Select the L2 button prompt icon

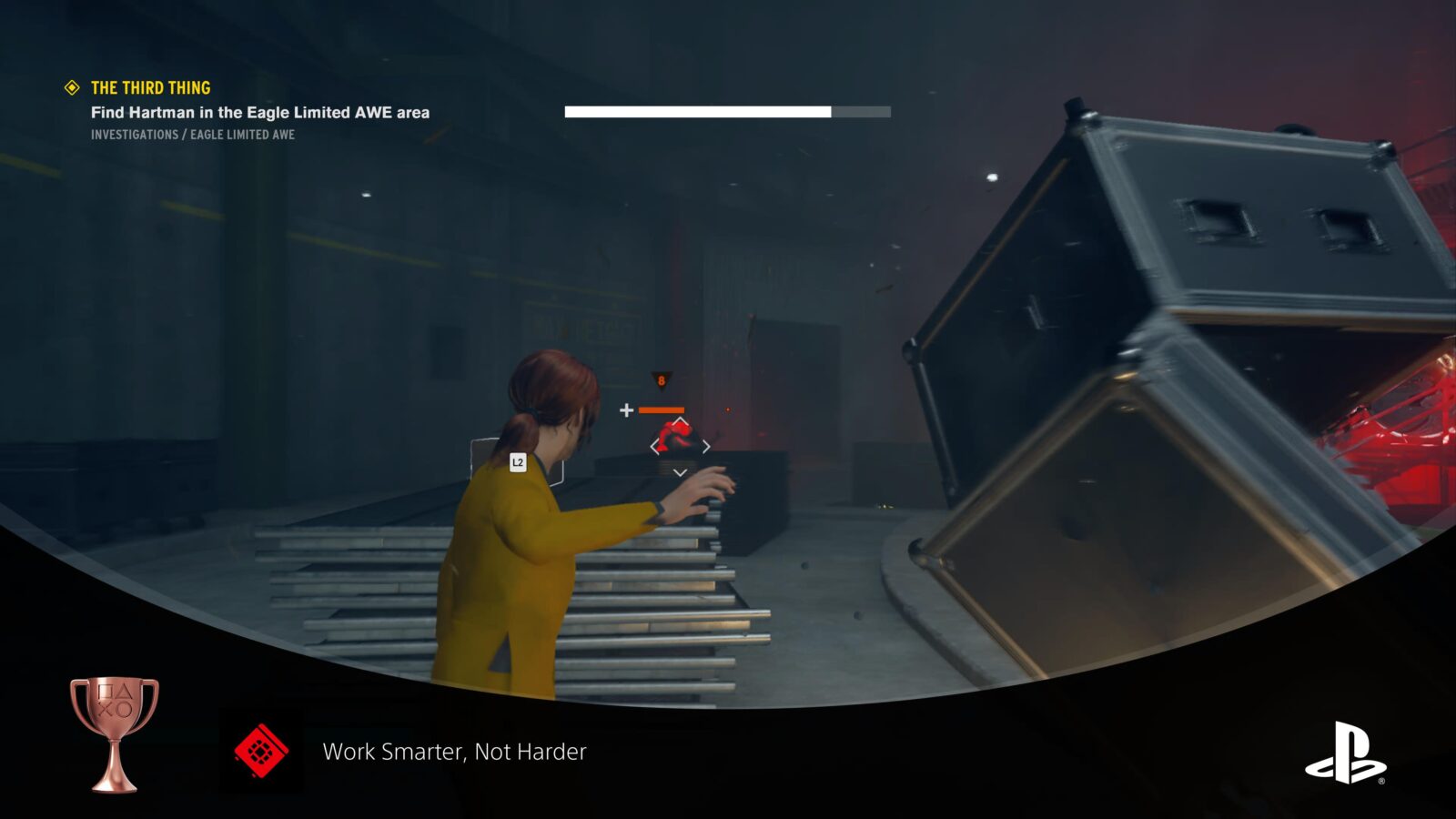tap(517, 461)
